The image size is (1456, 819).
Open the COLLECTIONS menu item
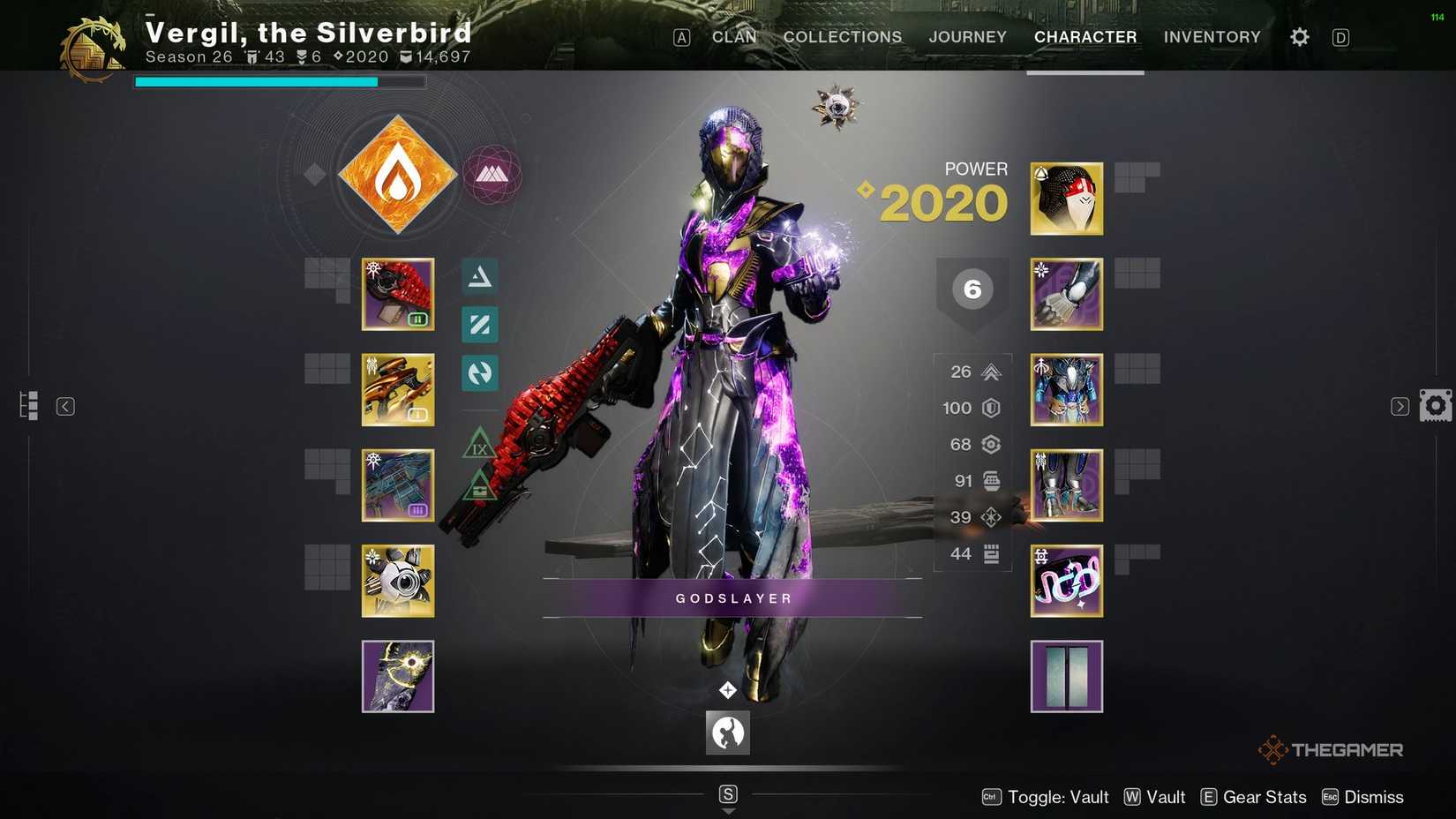point(841,37)
